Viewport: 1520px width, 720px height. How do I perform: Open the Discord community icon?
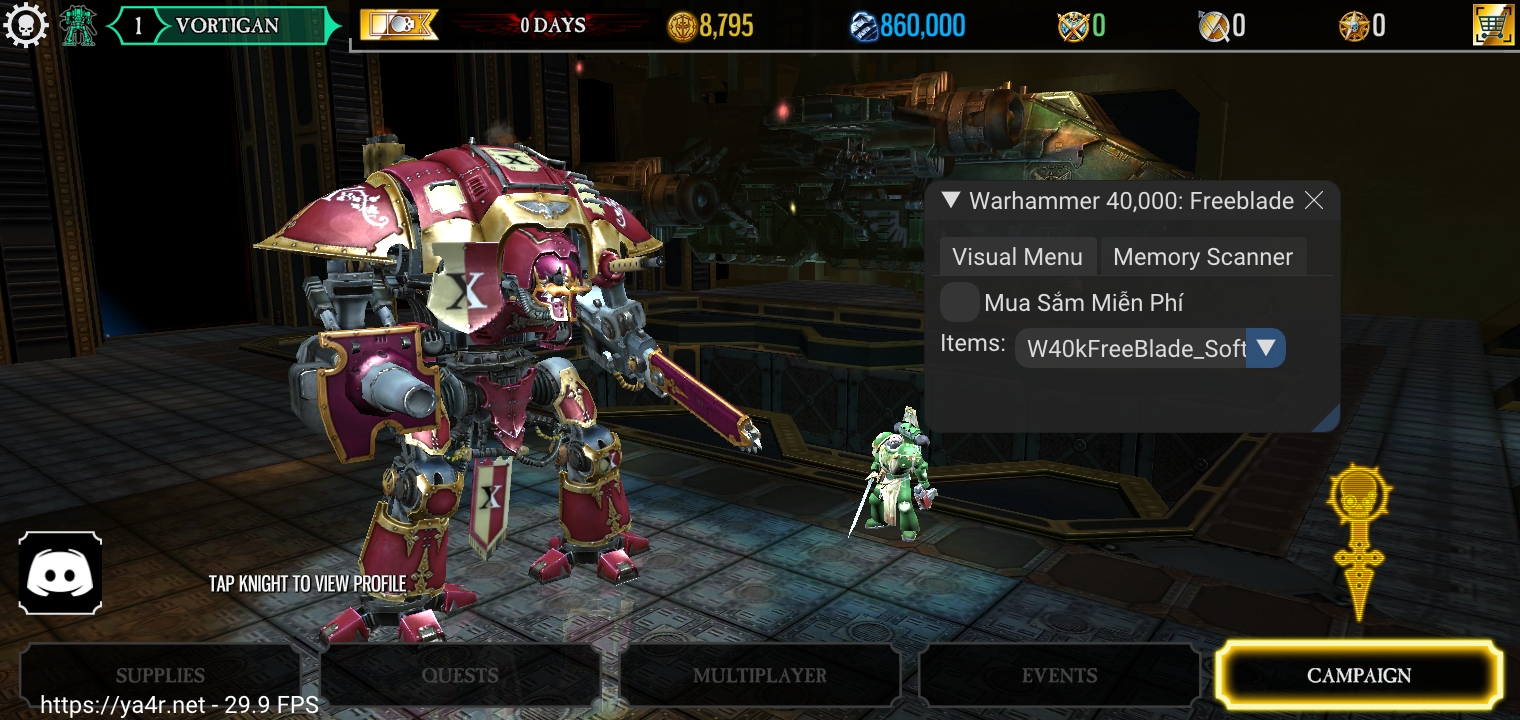(x=61, y=572)
